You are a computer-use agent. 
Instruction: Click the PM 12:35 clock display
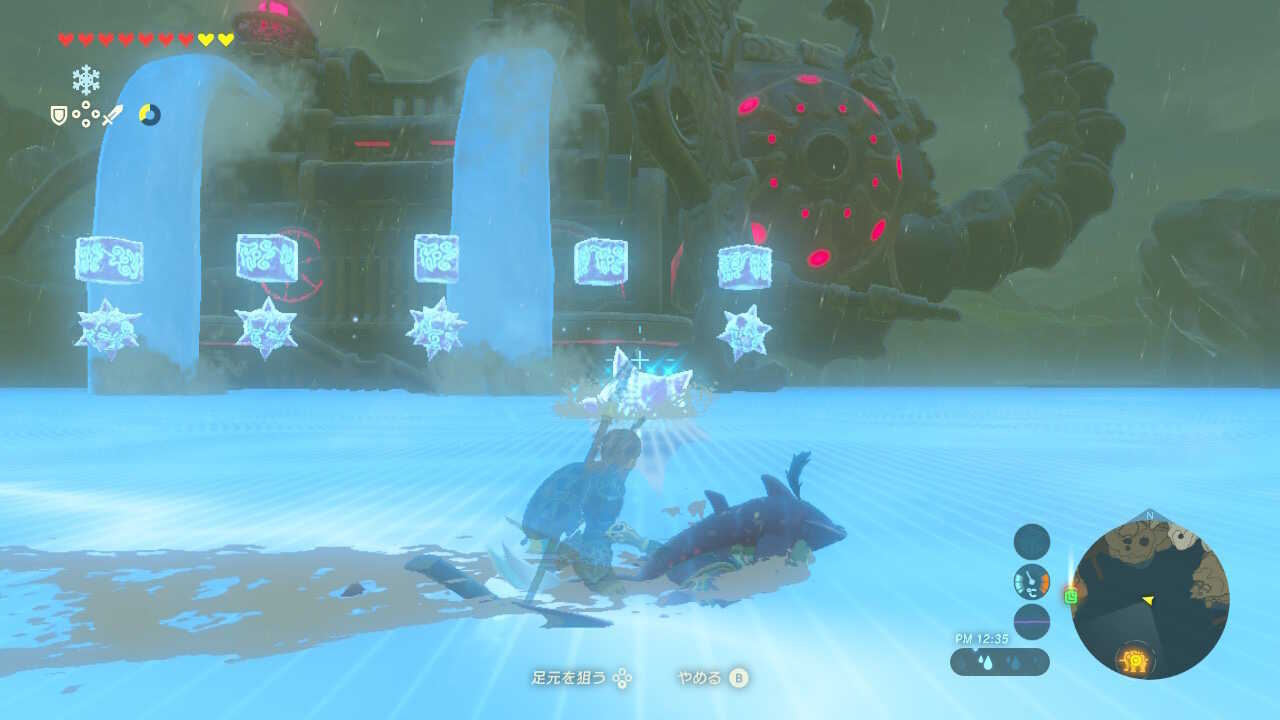982,637
